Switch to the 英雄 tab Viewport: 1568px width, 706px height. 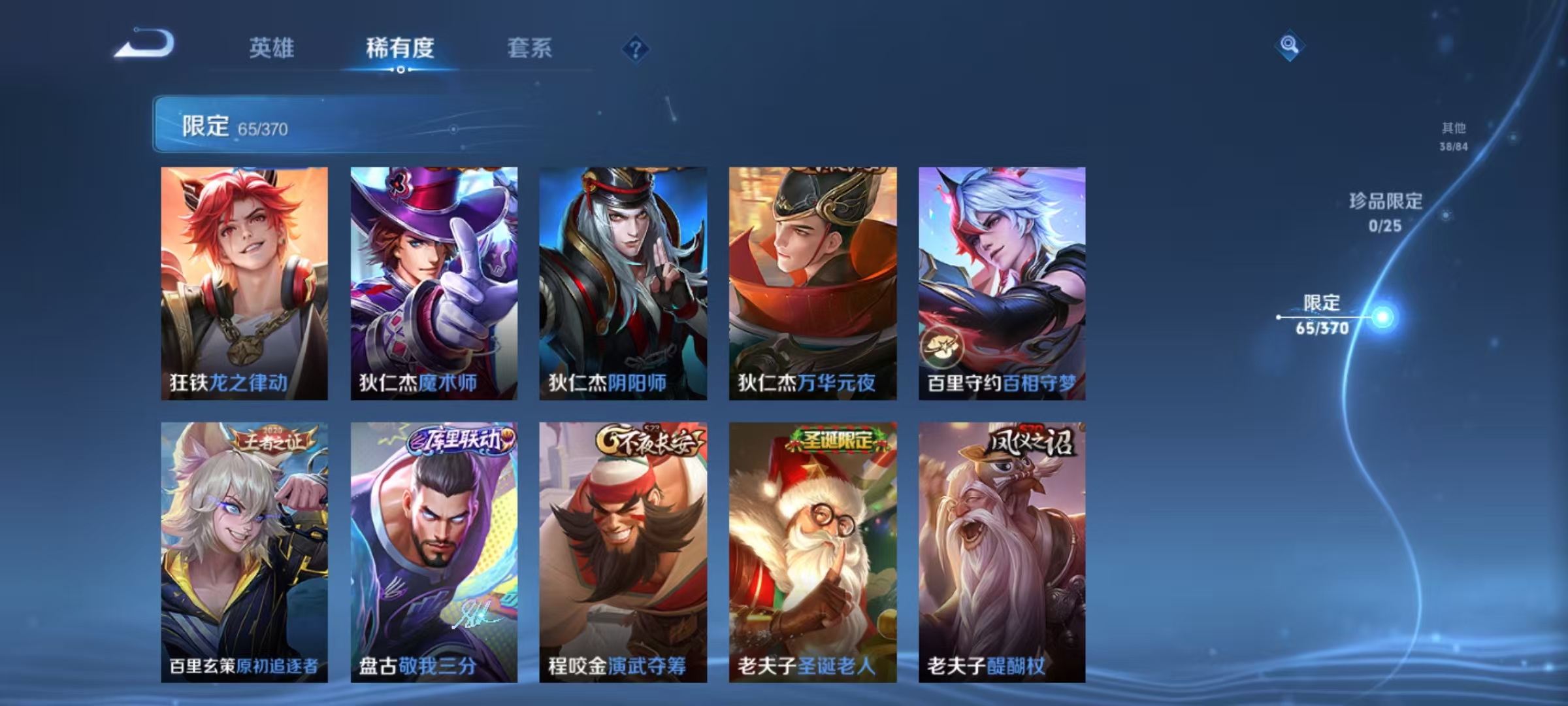point(272,48)
